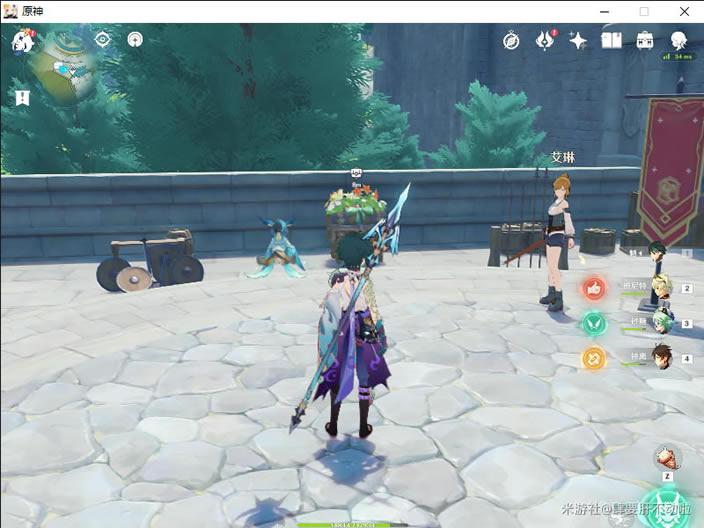Click the orange circular arrows icon

[594, 357]
